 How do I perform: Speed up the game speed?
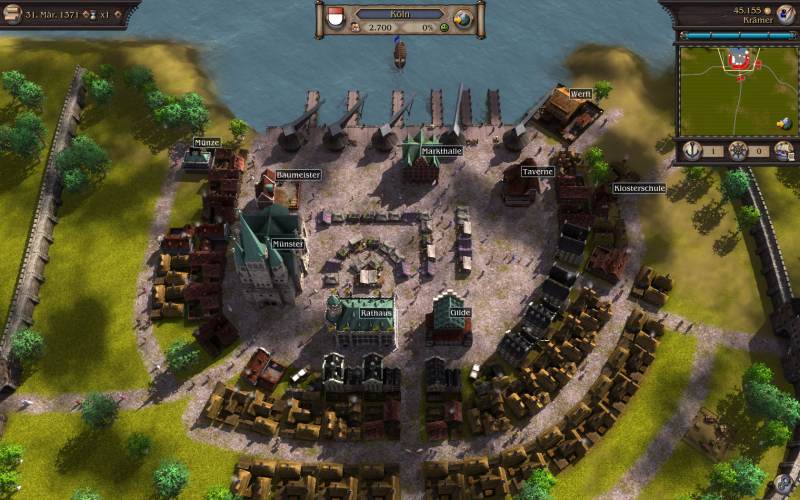(x=119, y=13)
